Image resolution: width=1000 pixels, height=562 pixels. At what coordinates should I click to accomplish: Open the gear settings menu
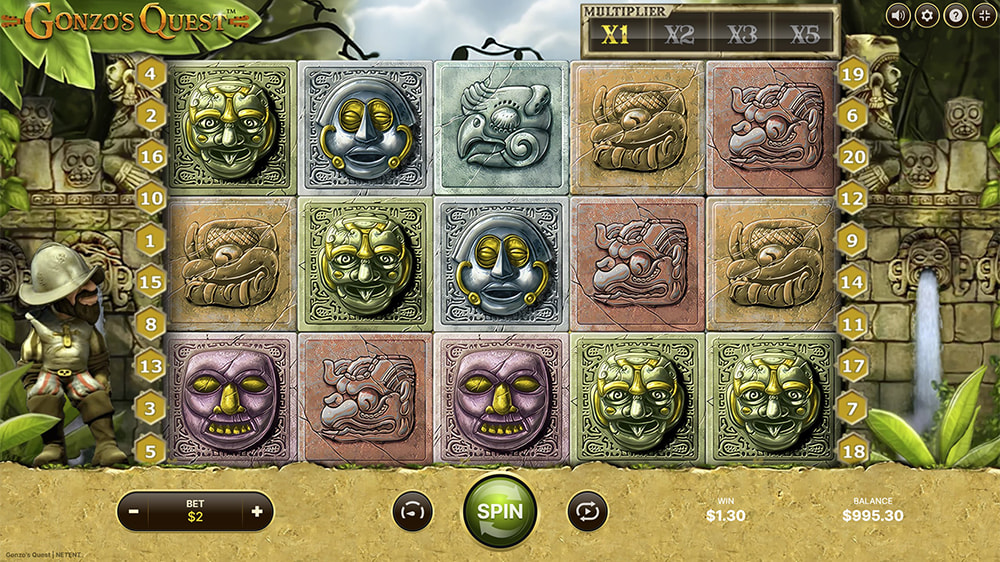coord(927,15)
